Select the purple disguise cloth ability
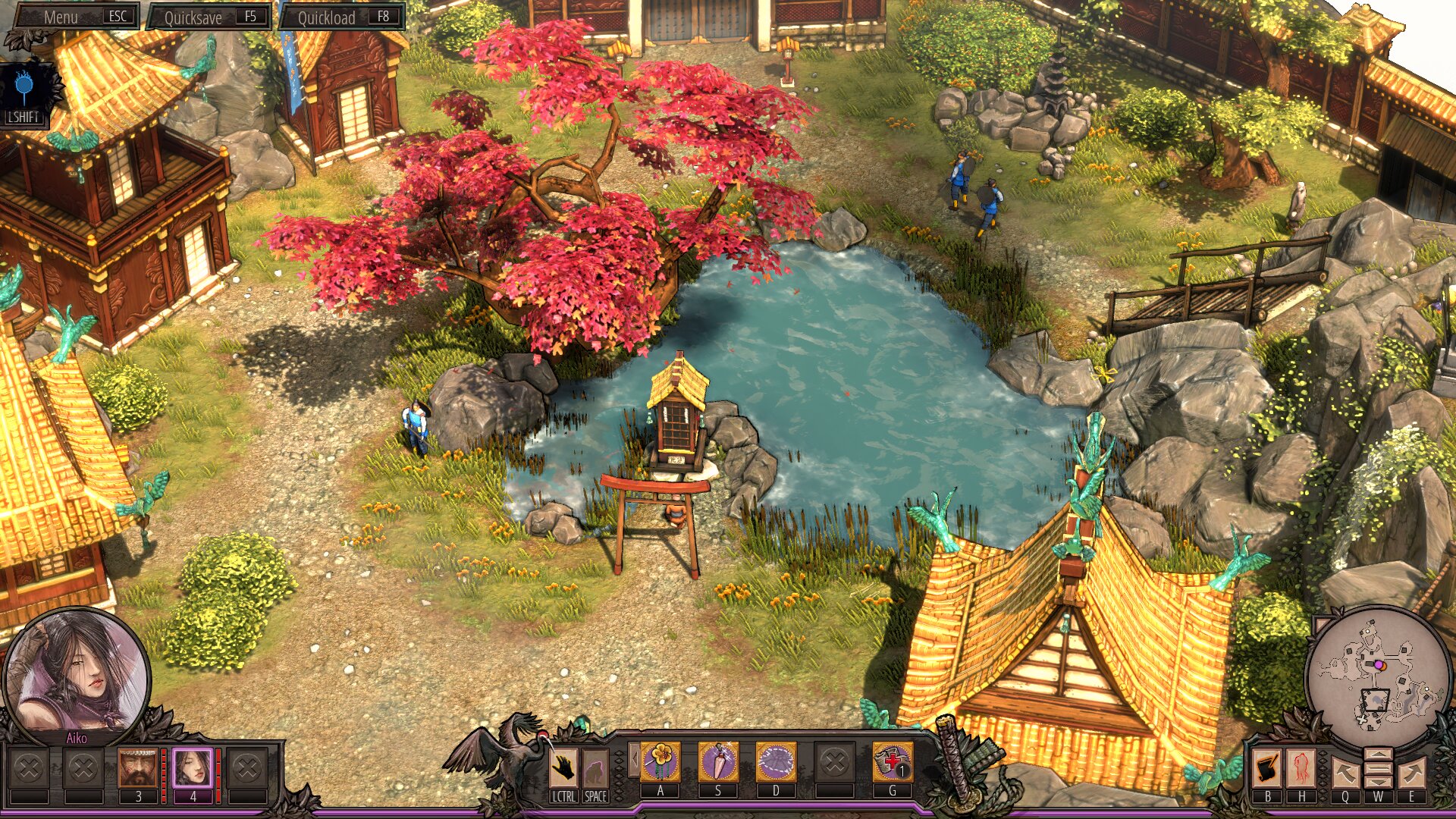This screenshot has height=819, width=1456. click(776, 761)
